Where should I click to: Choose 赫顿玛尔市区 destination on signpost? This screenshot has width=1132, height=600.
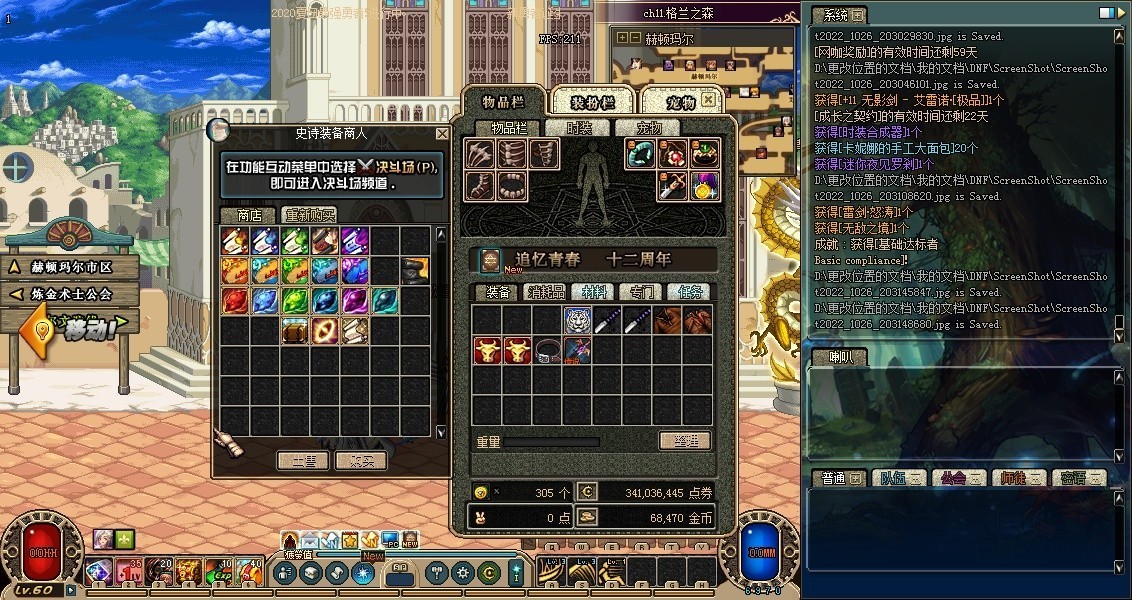coord(70,268)
